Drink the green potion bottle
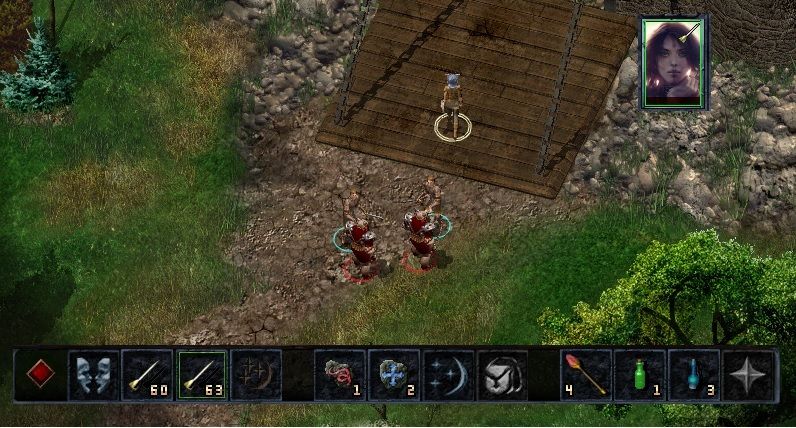796x428 pixels. [x=640, y=375]
